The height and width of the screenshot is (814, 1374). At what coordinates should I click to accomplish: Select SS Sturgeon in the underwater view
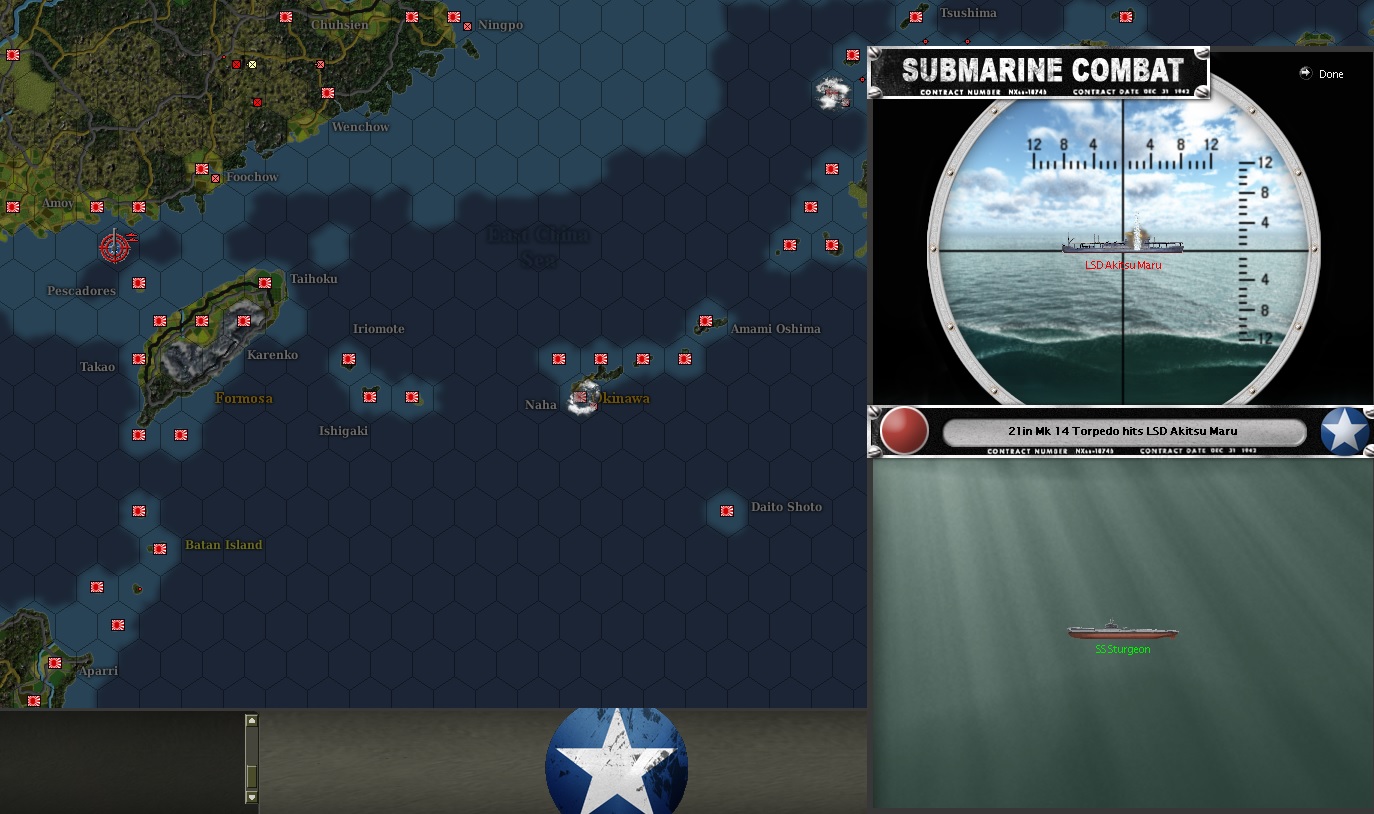1122,632
